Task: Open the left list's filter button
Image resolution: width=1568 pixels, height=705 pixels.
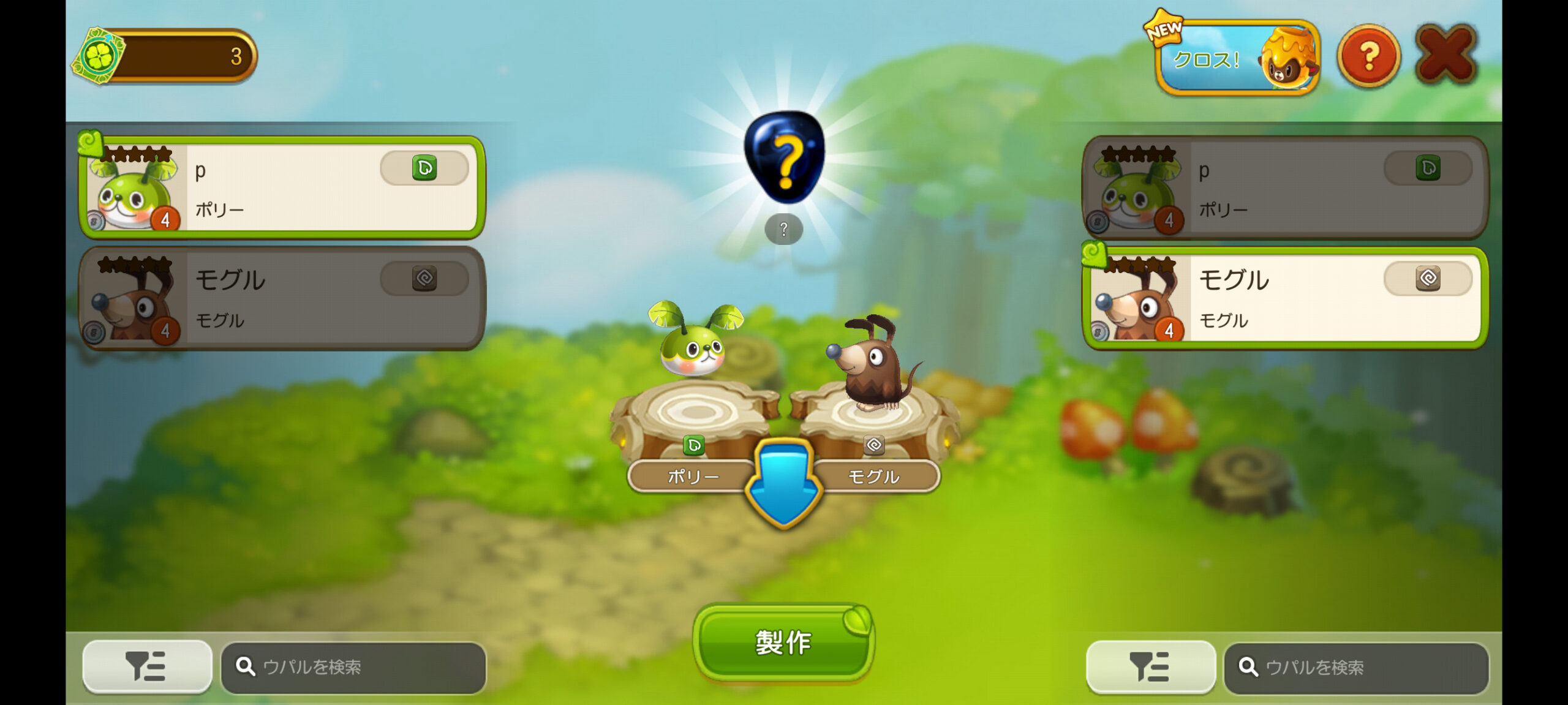Action: click(147, 666)
